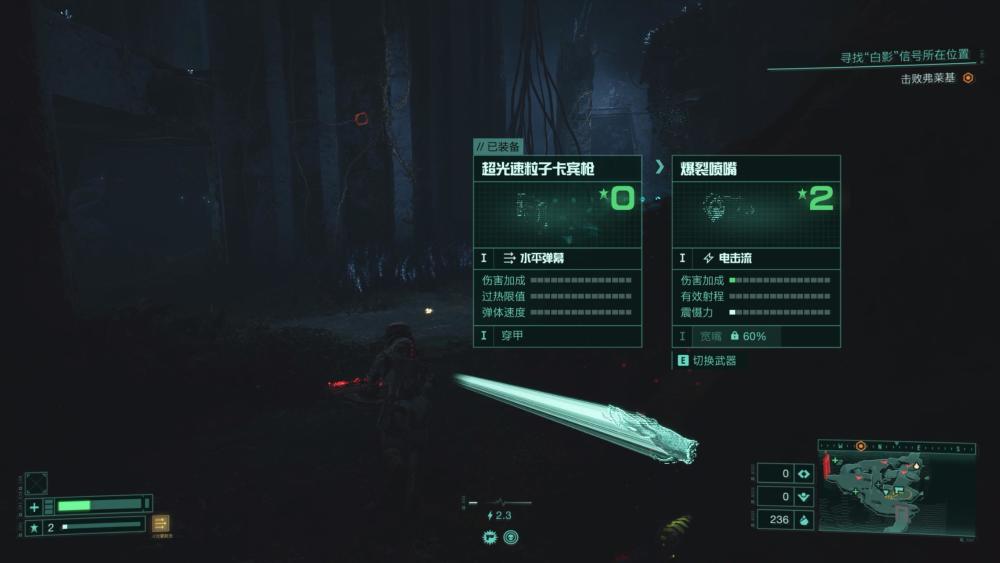Click the 水平弹幕 alt-fire trait row
1000x563 pixels.
coord(557,258)
